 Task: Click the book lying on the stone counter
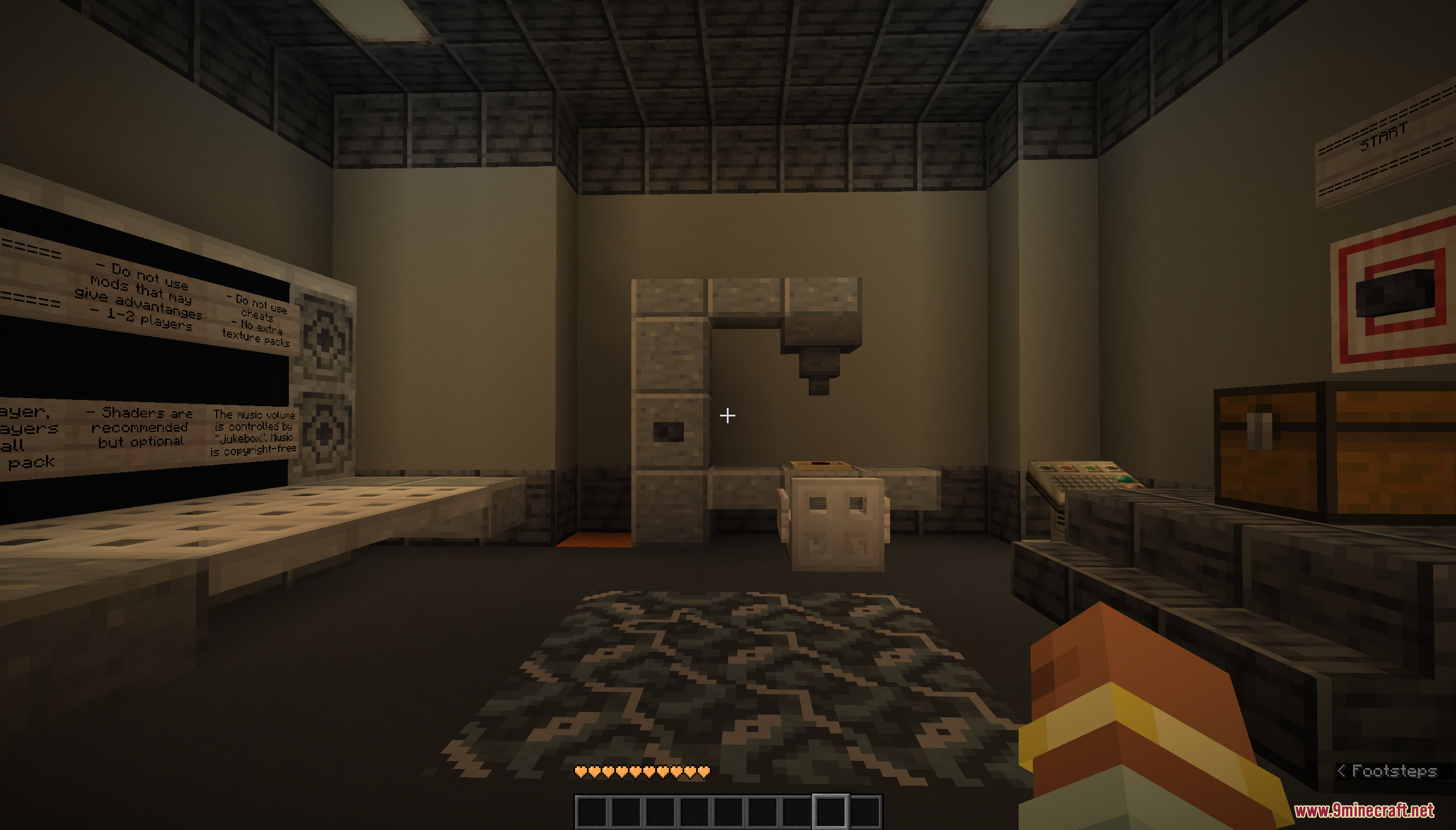pos(821,466)
